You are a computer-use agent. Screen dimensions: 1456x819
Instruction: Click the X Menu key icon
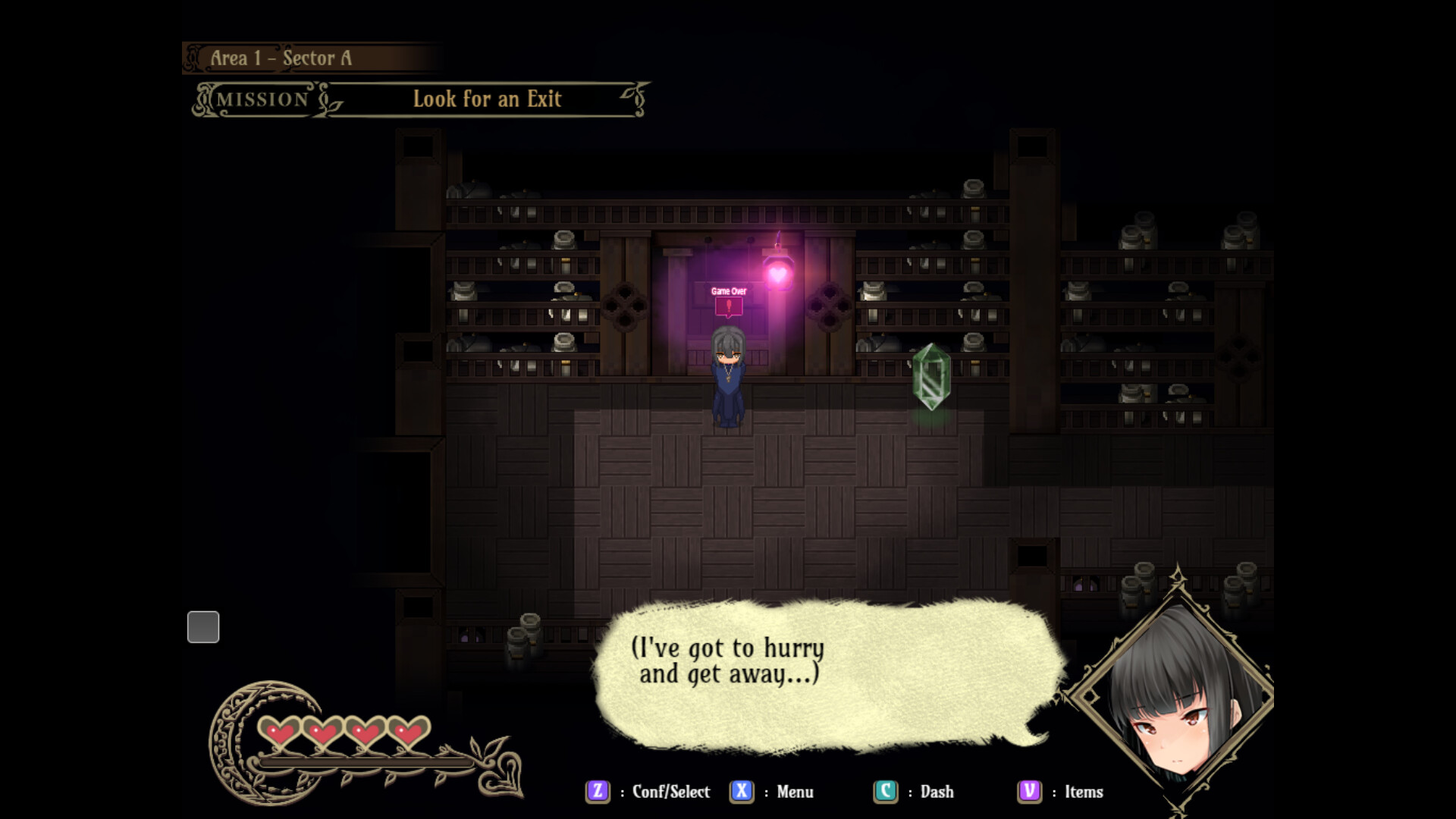tap(742, 792)
